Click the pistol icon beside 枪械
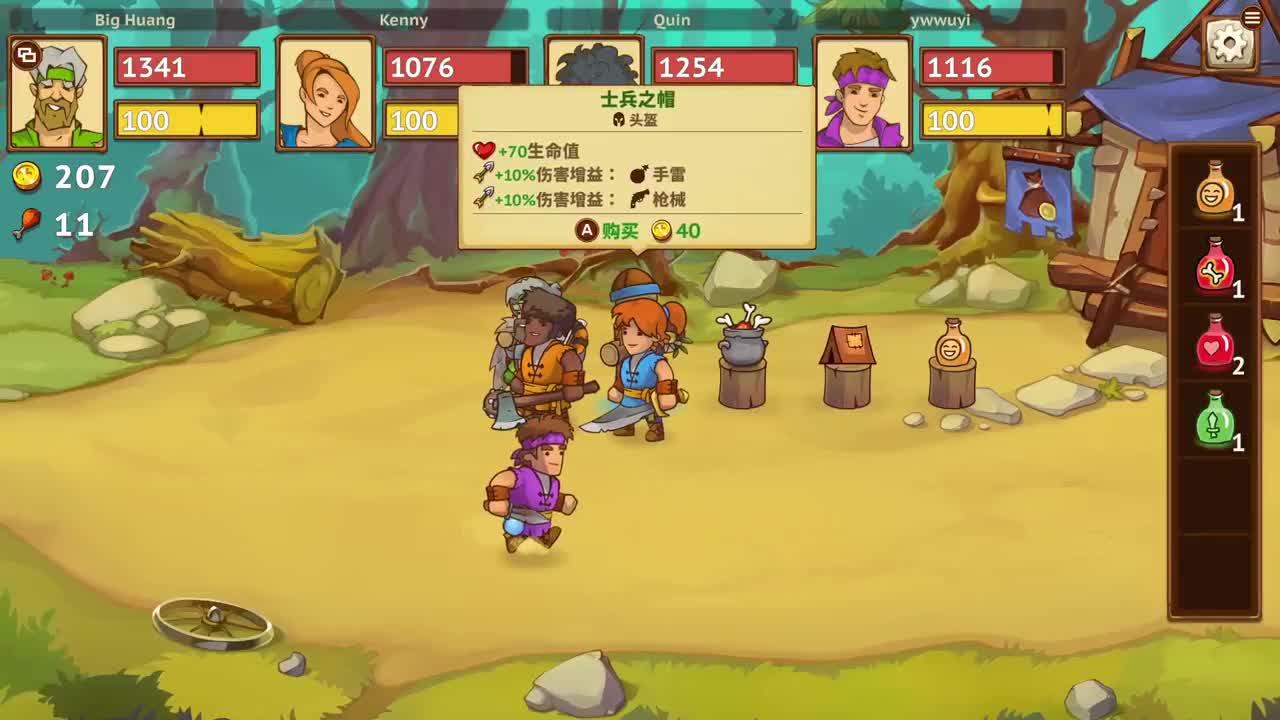Viewport: 1280px width, 720px height. point(637,199)
